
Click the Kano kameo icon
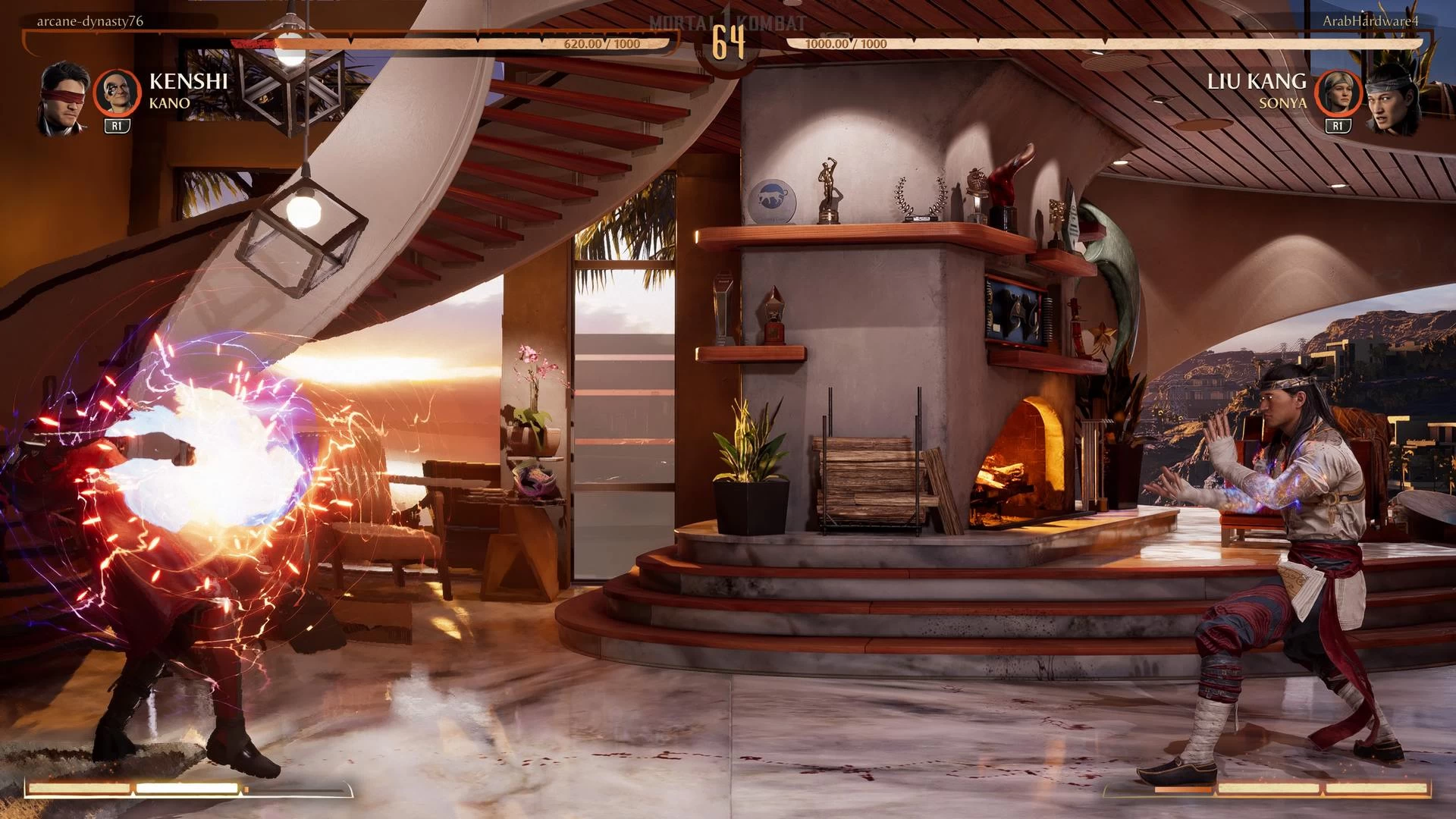[117, 93]
